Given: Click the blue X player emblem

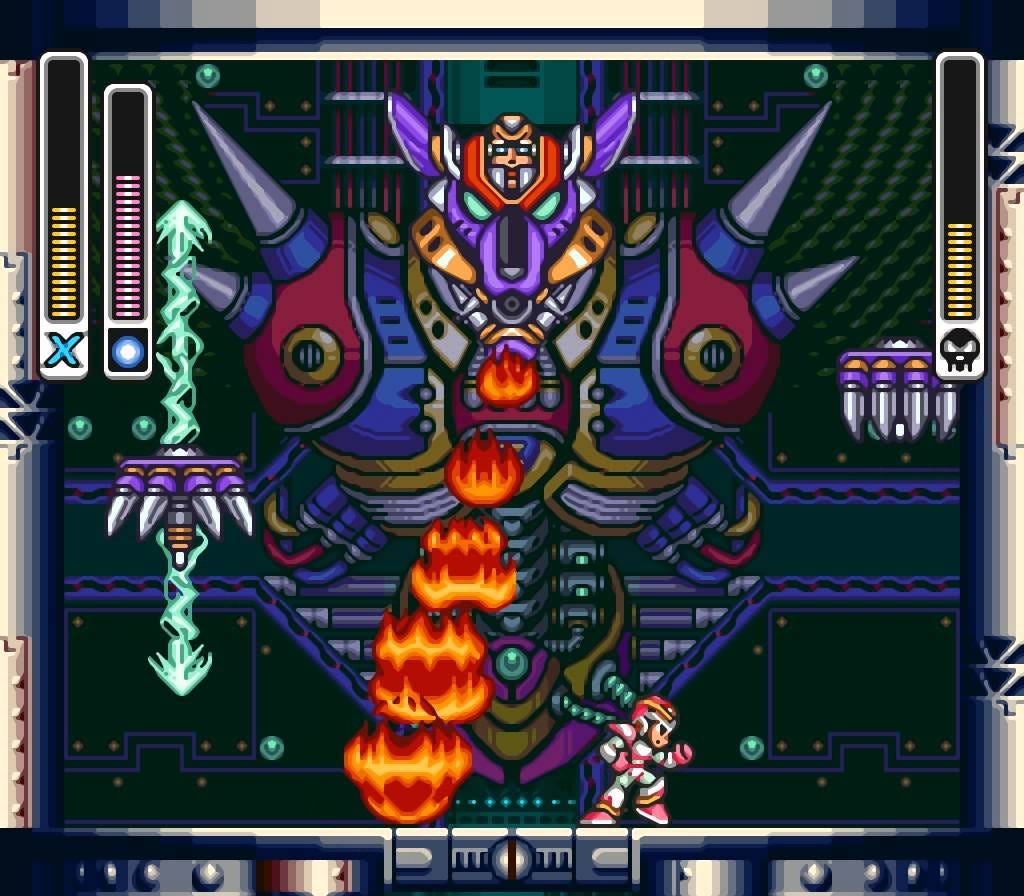Looking at the screenshot, I should coord(64,351).
